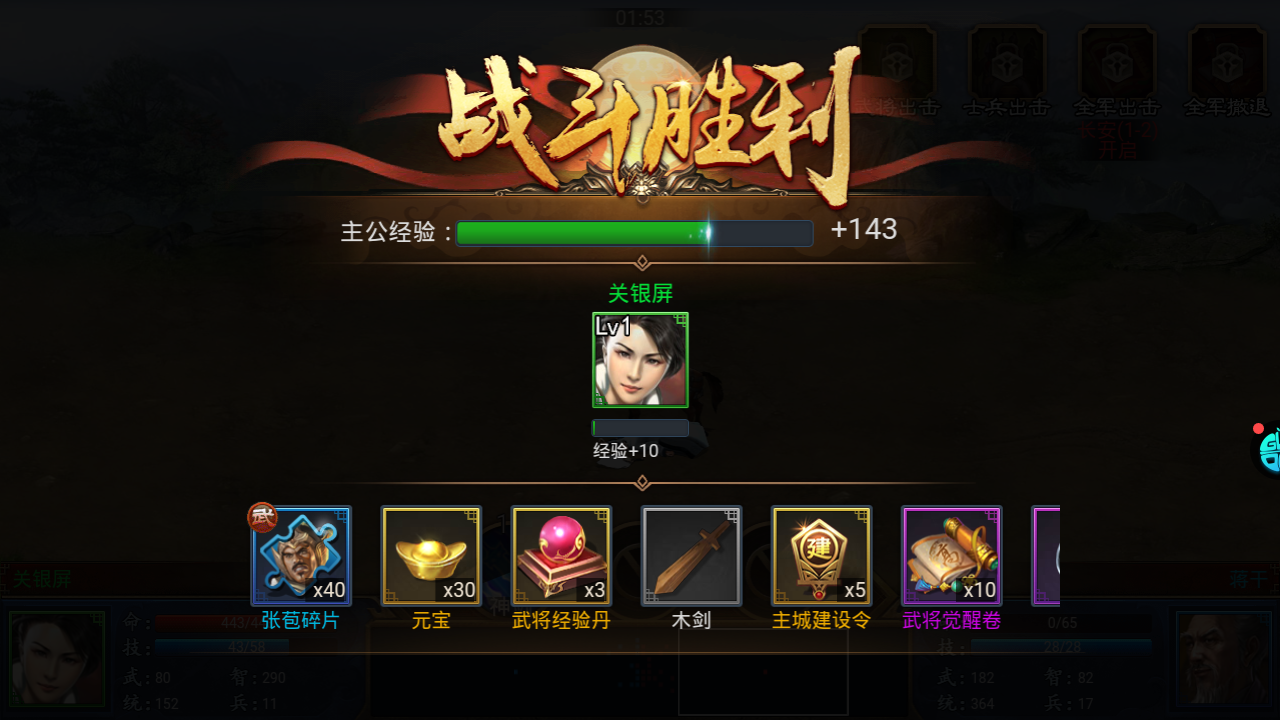Pick the 木剑 wooden sword reward

tap(690, 556)
